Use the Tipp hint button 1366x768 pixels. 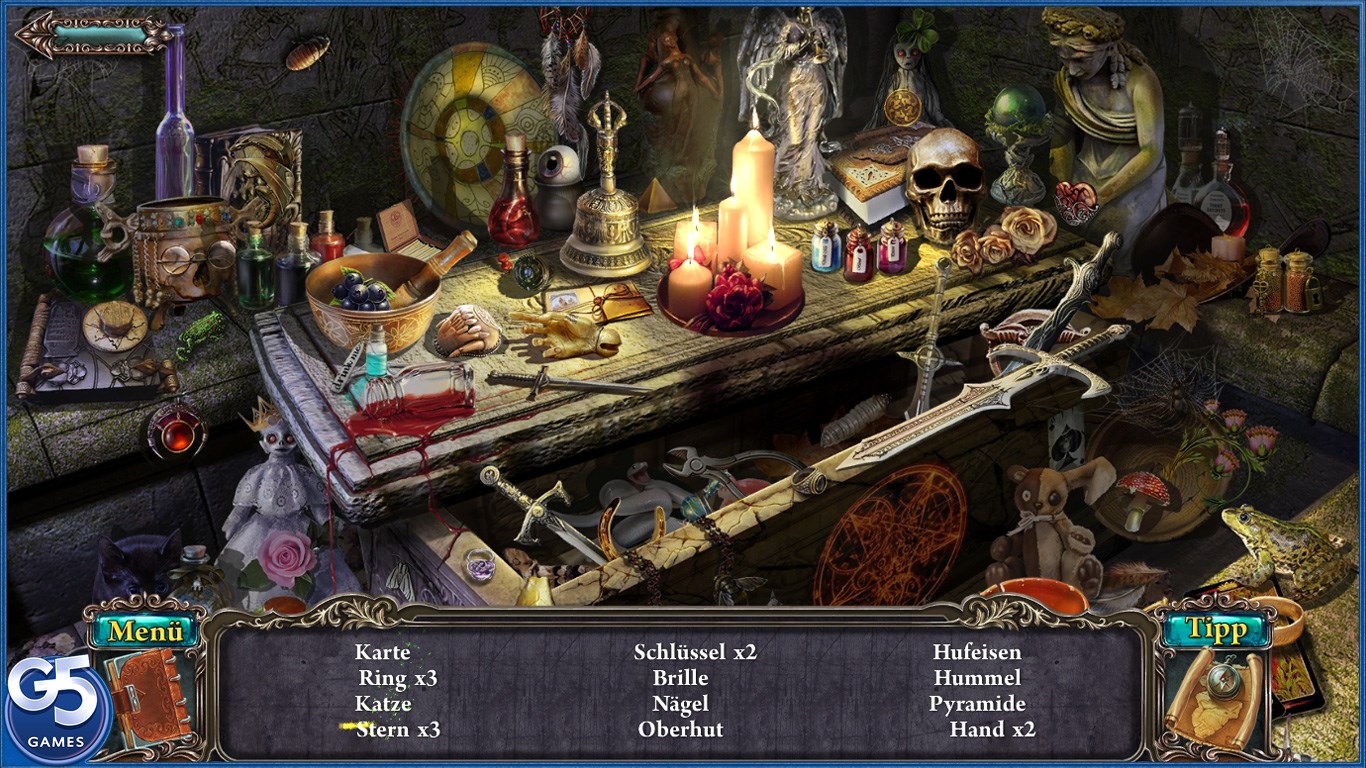(x=1215, y=629)
